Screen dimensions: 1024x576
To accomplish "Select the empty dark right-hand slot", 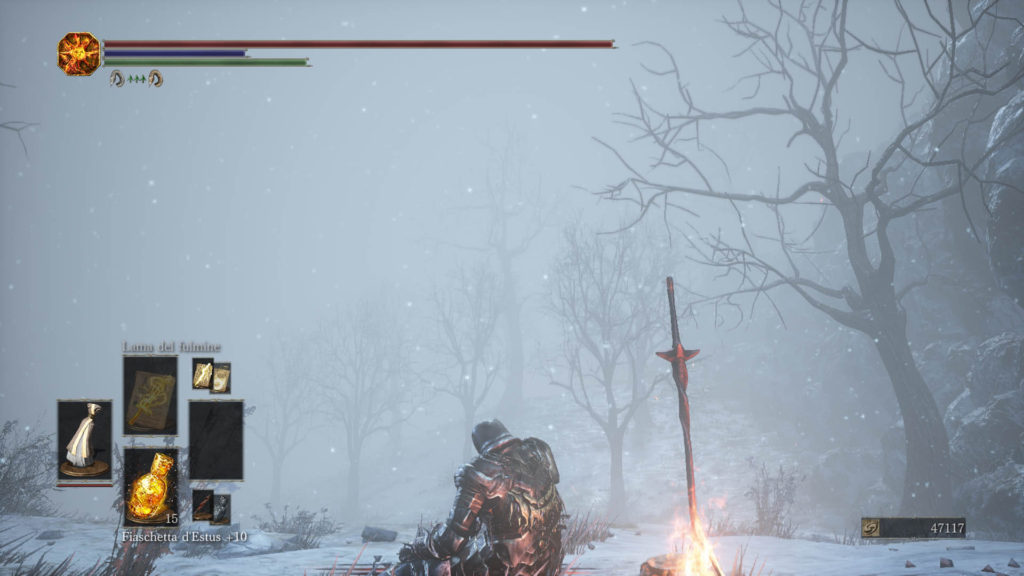I will coord(216,440).
